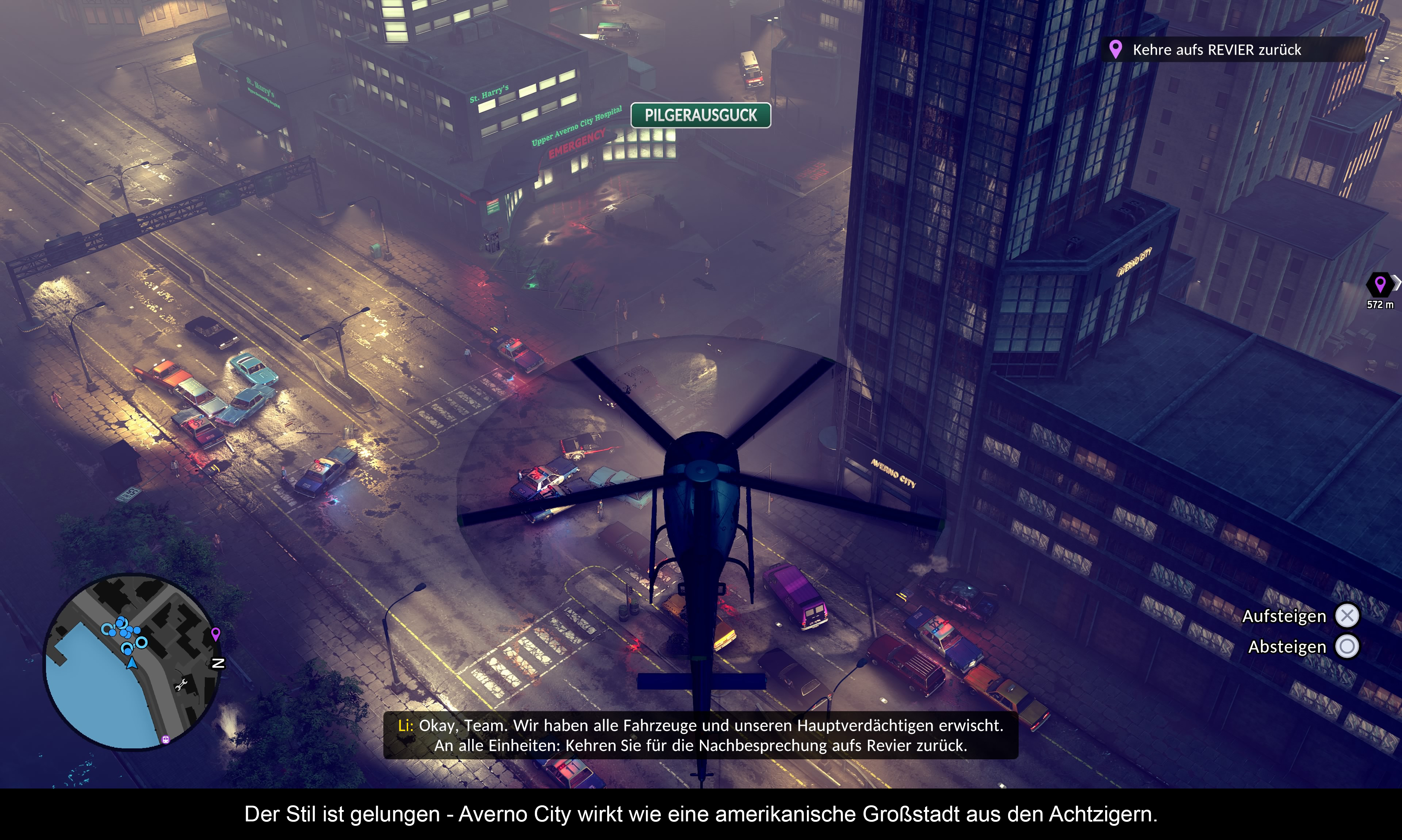
Task: Select the wrench garage icon on the minimap
Action: (181, 685)
